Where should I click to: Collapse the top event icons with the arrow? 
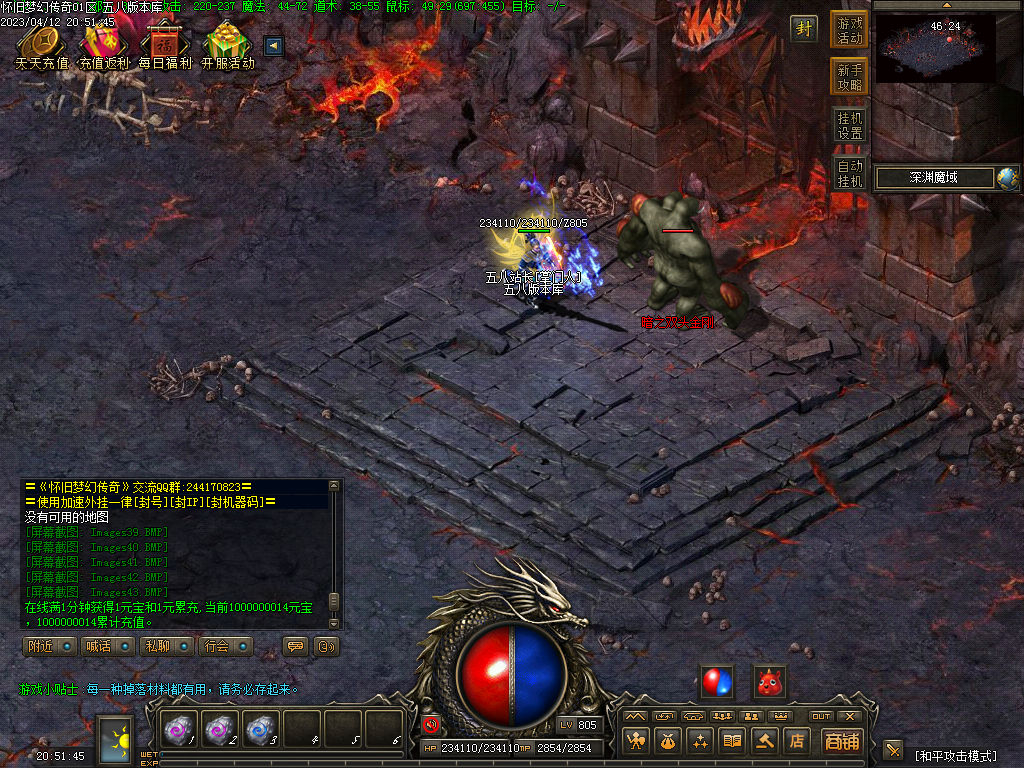(272, 45)
